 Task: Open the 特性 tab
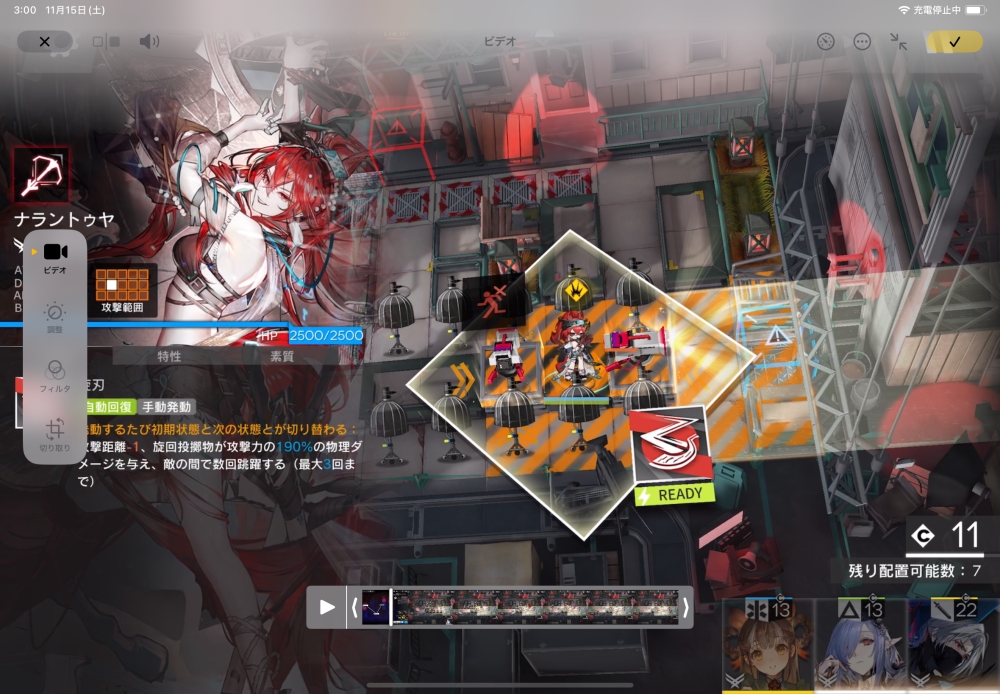[x=170, y=355]
